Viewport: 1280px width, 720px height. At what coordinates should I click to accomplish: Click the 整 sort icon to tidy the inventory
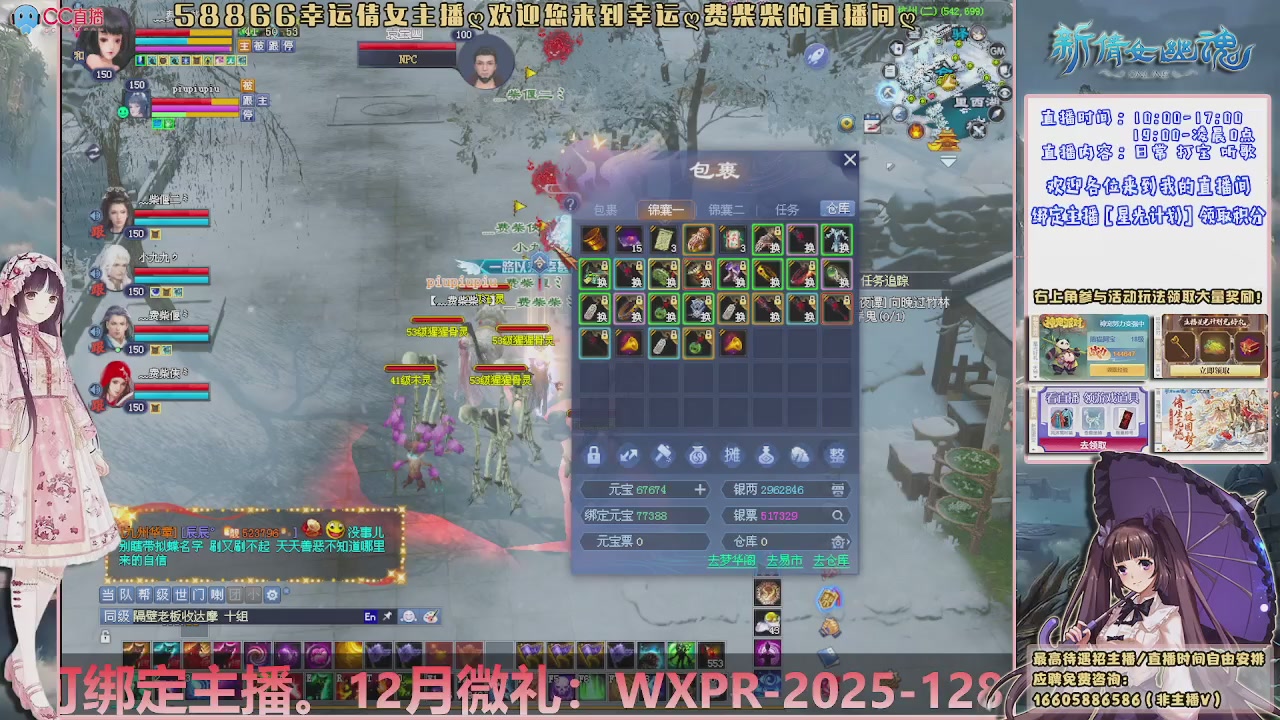click(838, 456)
